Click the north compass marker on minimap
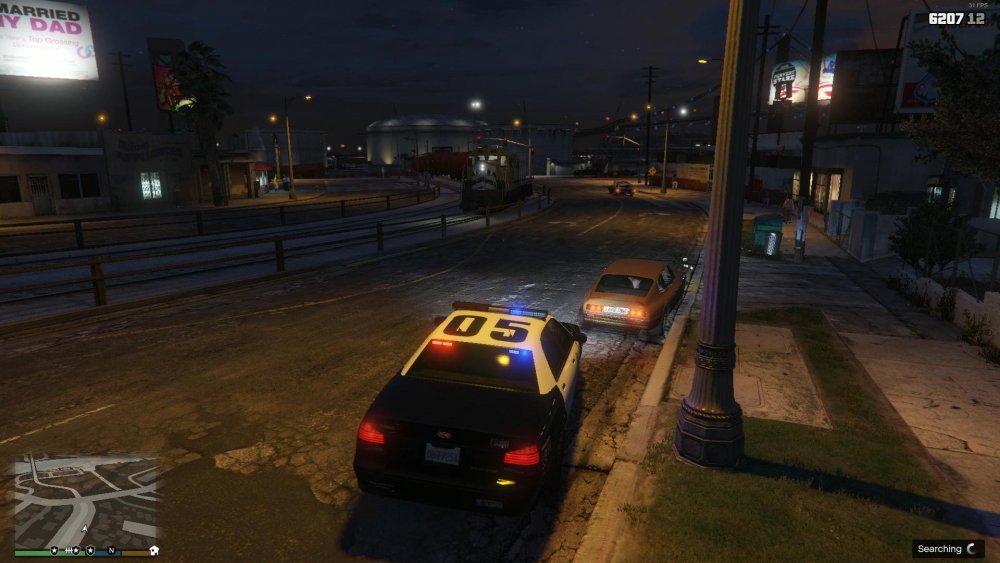This screenshot has height=563, width=1000. (x=112, y=549)
